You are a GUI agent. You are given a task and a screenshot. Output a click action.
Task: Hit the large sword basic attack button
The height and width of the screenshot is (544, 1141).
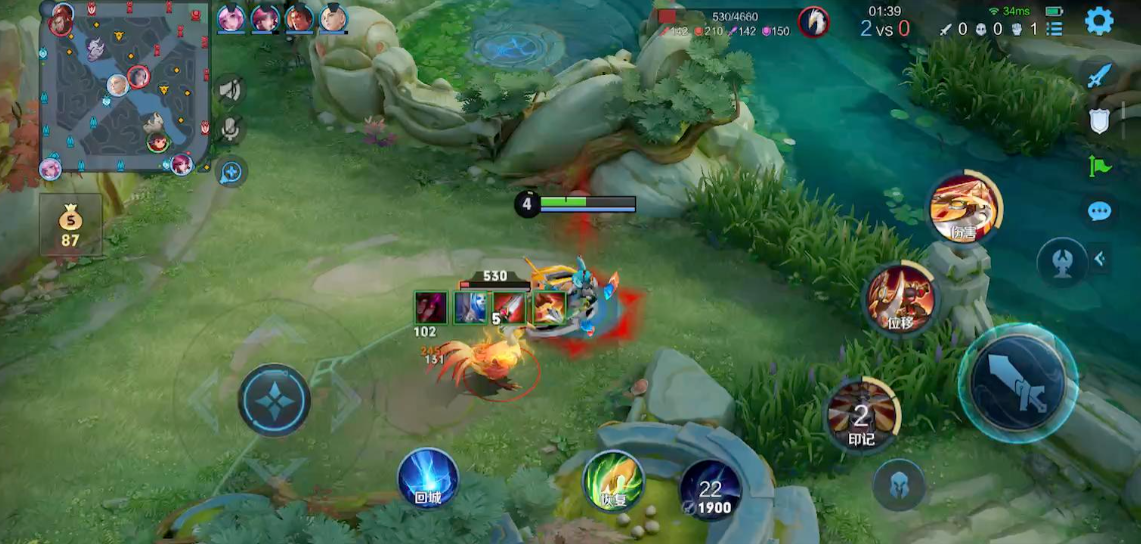click(x=1018, y=382)
